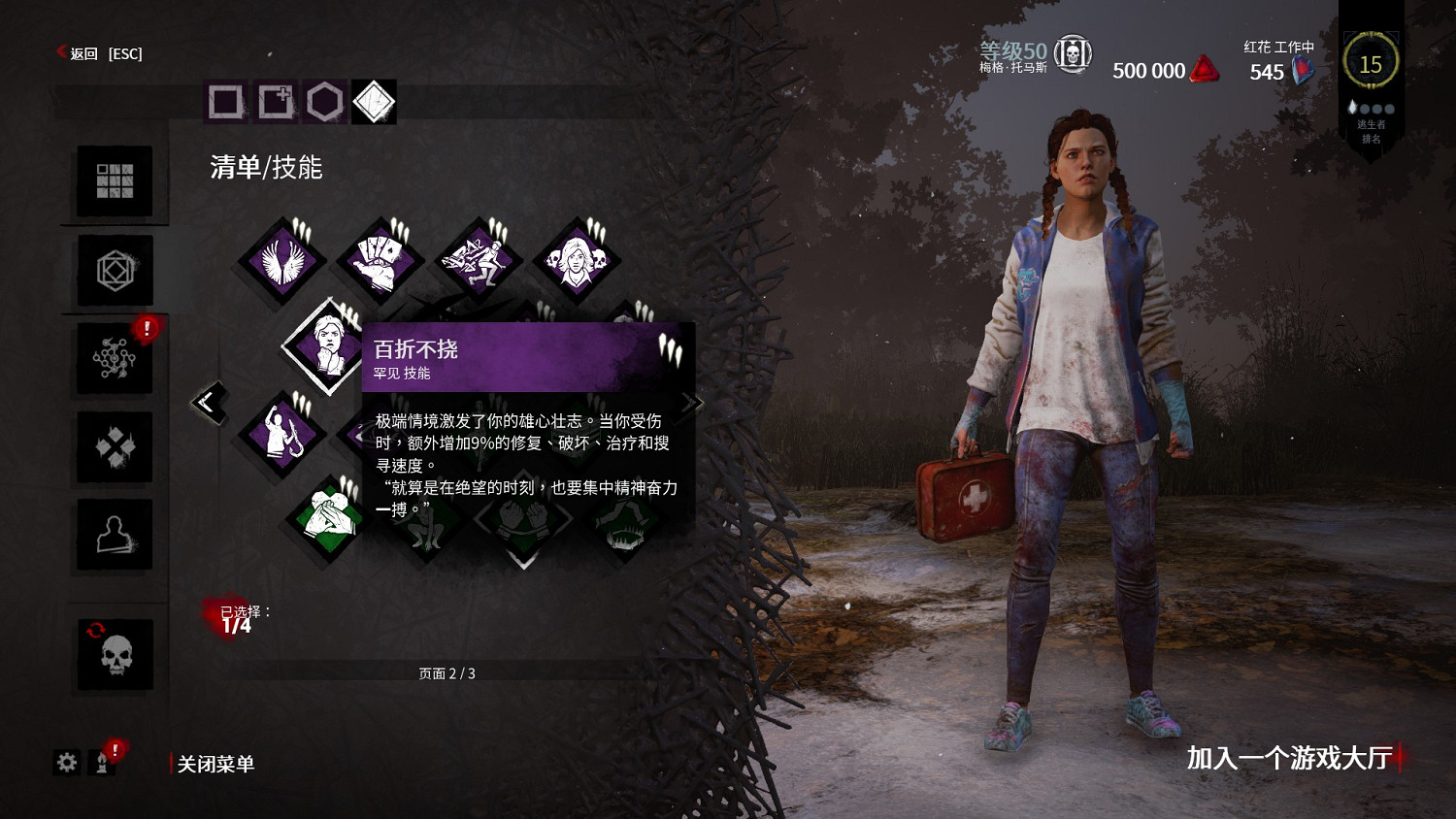This screenshot has width=1456, height=819.
Task: Switch to the square item slot tab
Action: pos(225,101)
